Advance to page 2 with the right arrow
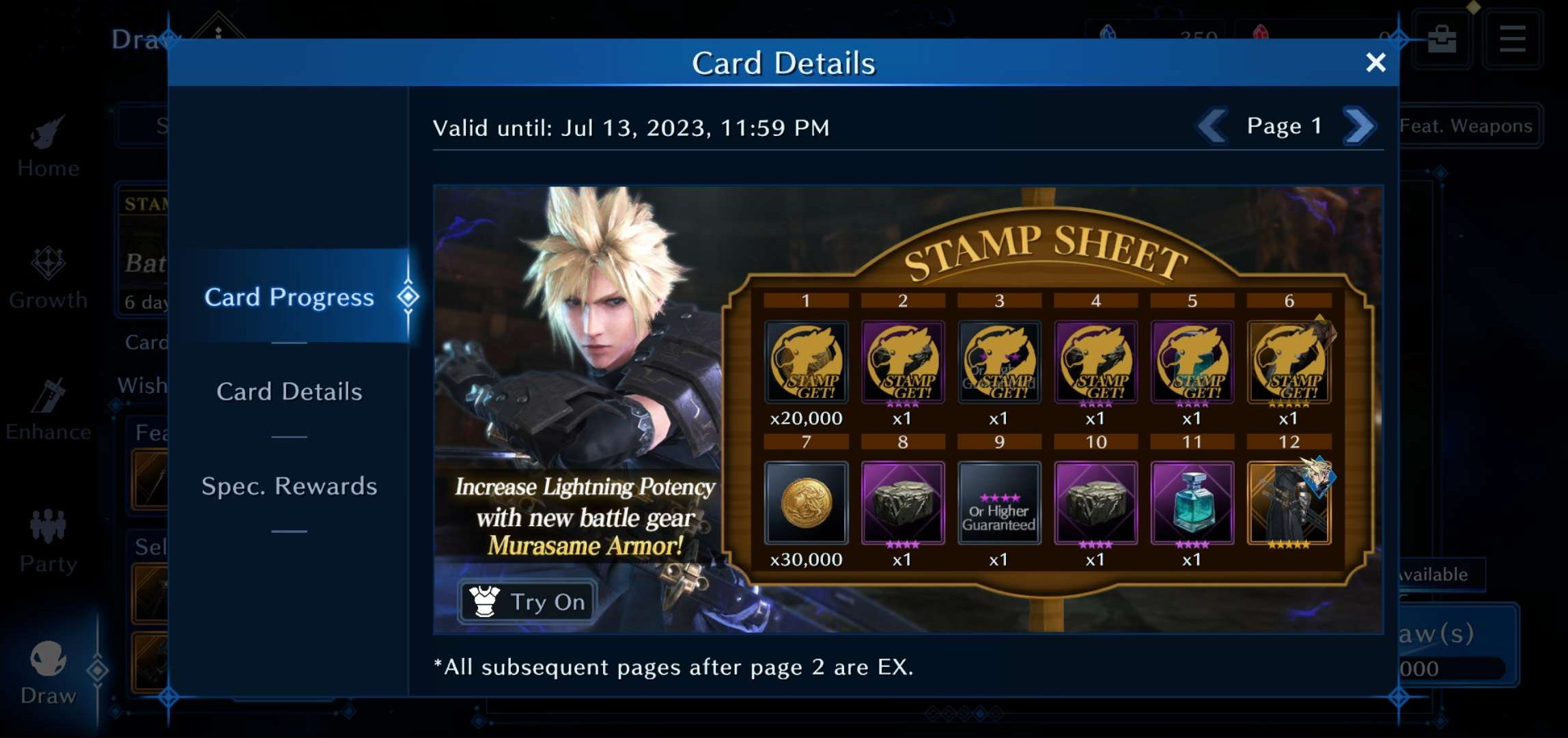Image resolution: width=1568 pixels, height=738 pixels. (1359, 126)
